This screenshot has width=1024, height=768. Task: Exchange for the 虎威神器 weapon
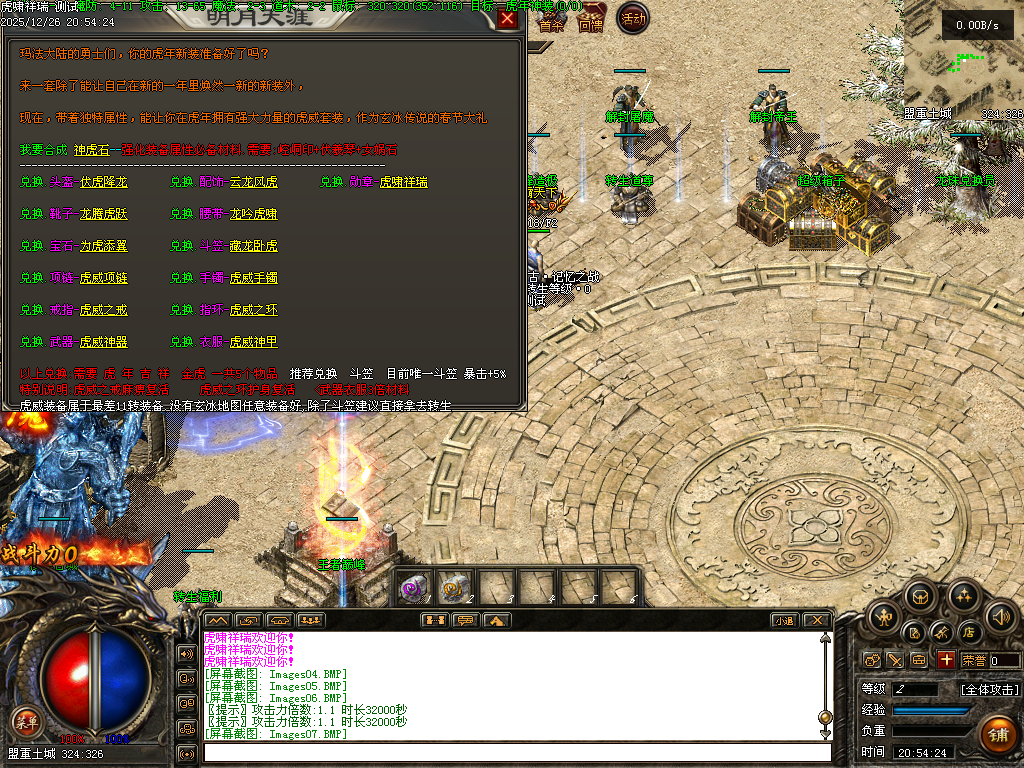click(x=103, y=342)
